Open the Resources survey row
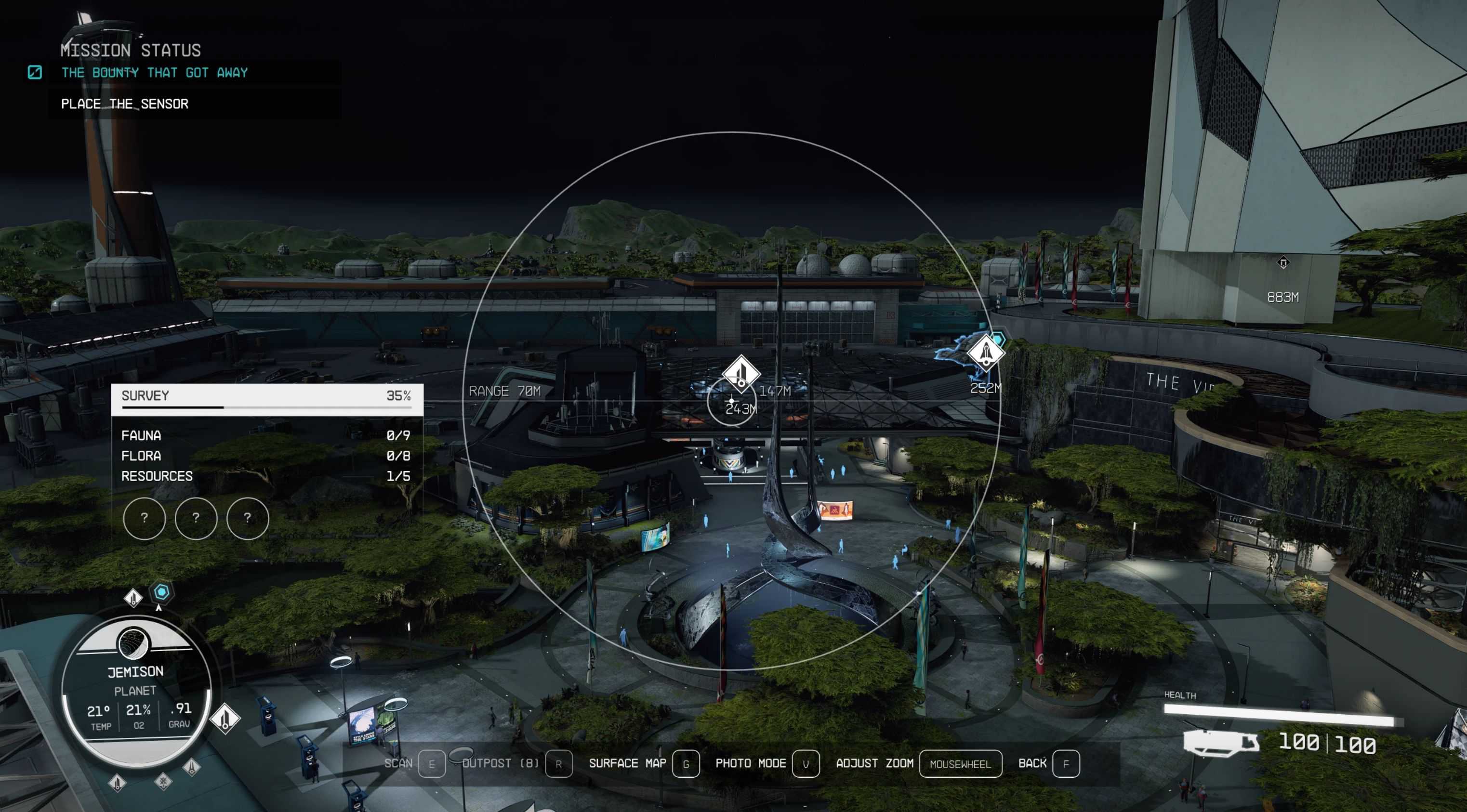The width and height of the screenshot is (1467, 812). pyautogui.click(x=265, y=476)
